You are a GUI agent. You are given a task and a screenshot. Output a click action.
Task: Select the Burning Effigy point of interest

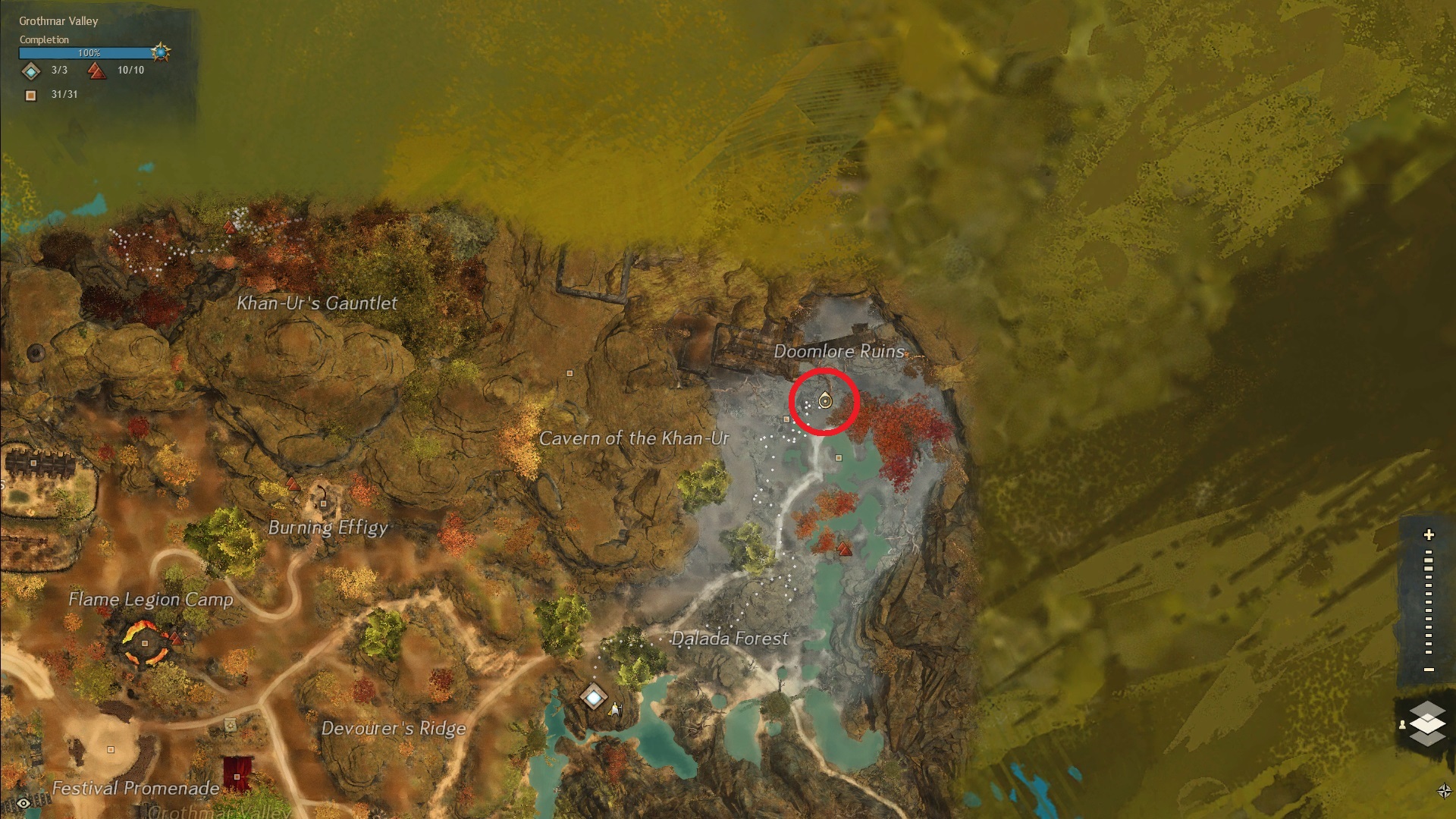point(324,503)
